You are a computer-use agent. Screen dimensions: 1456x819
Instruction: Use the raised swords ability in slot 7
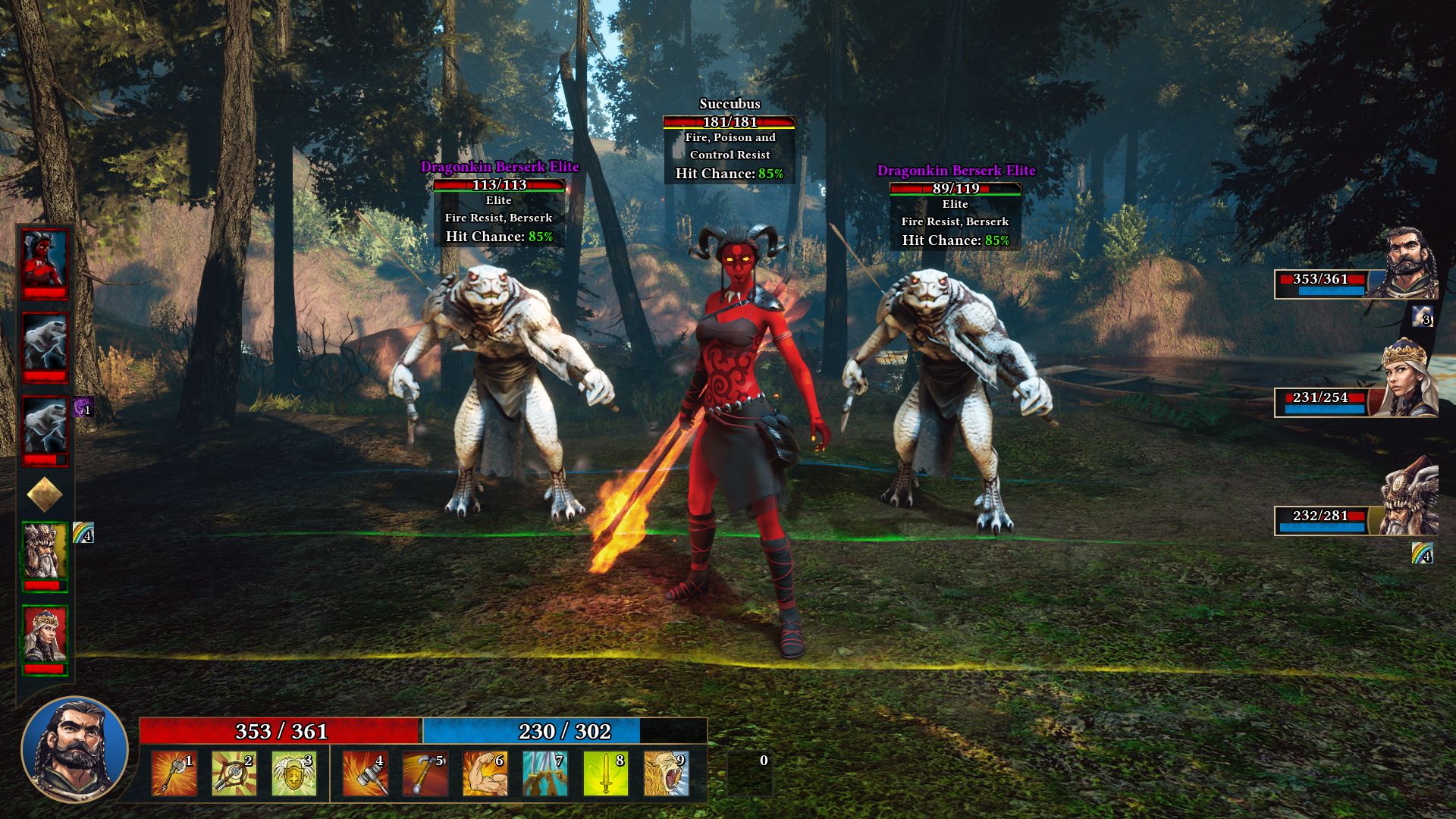(x=544, y=773)
